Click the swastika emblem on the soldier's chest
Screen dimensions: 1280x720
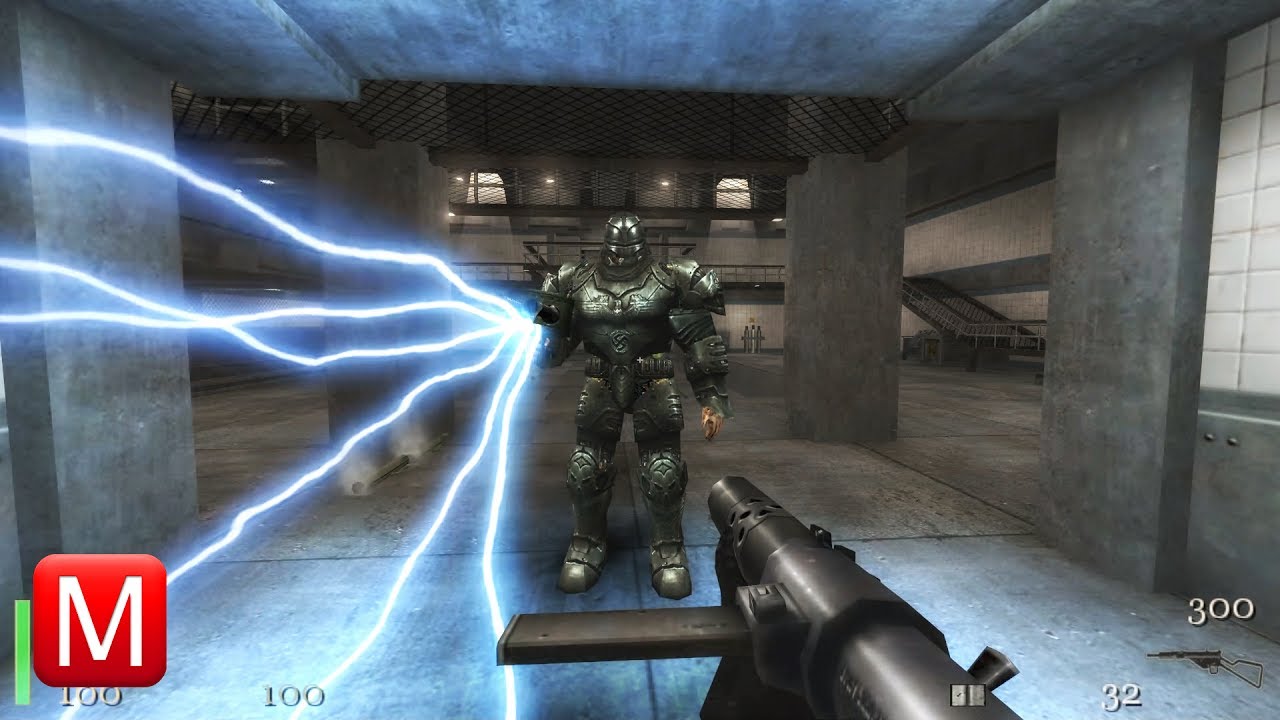pyautogui.click(x=620, y=343)
